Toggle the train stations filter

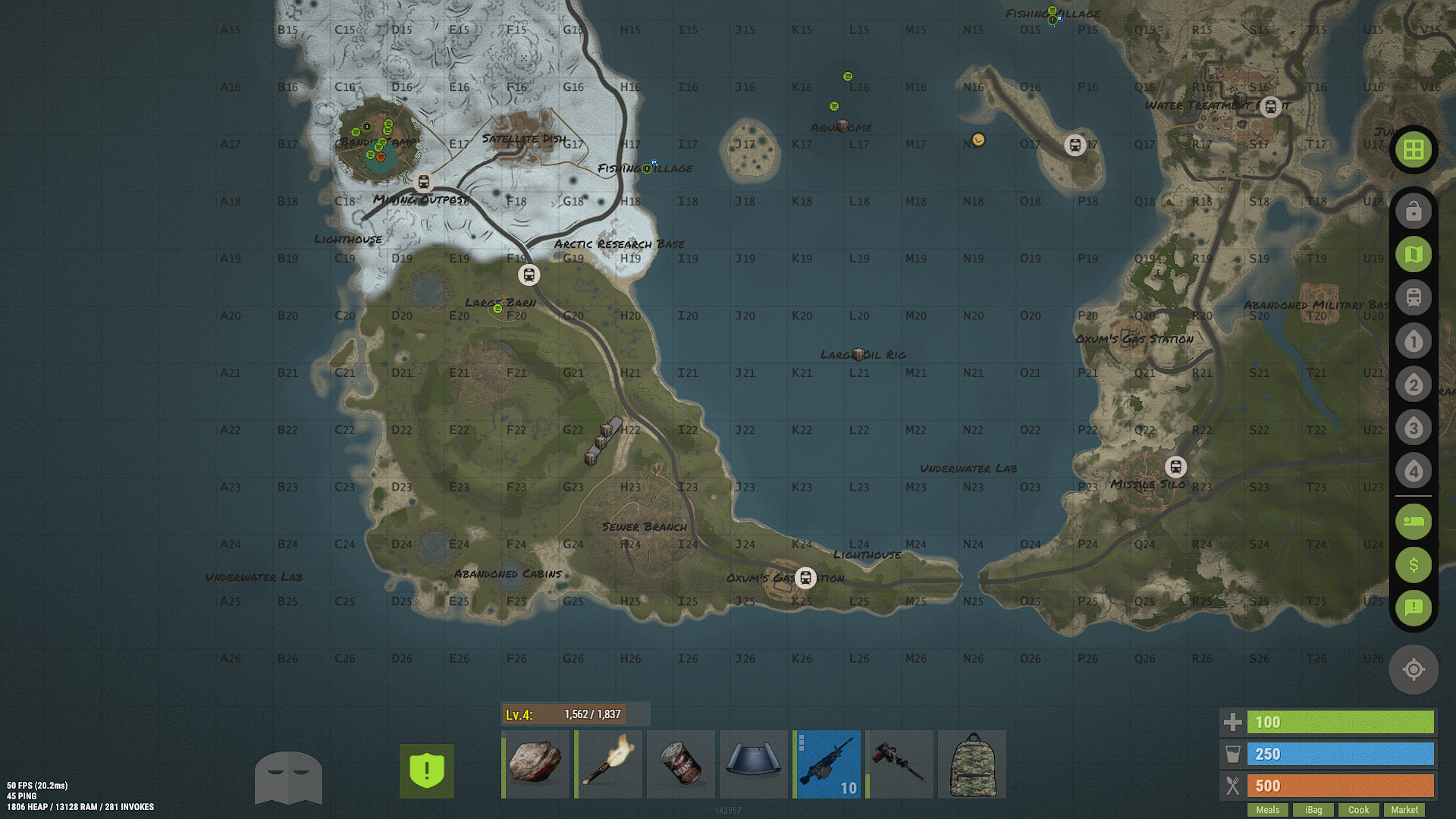(x=1414, y=298)
